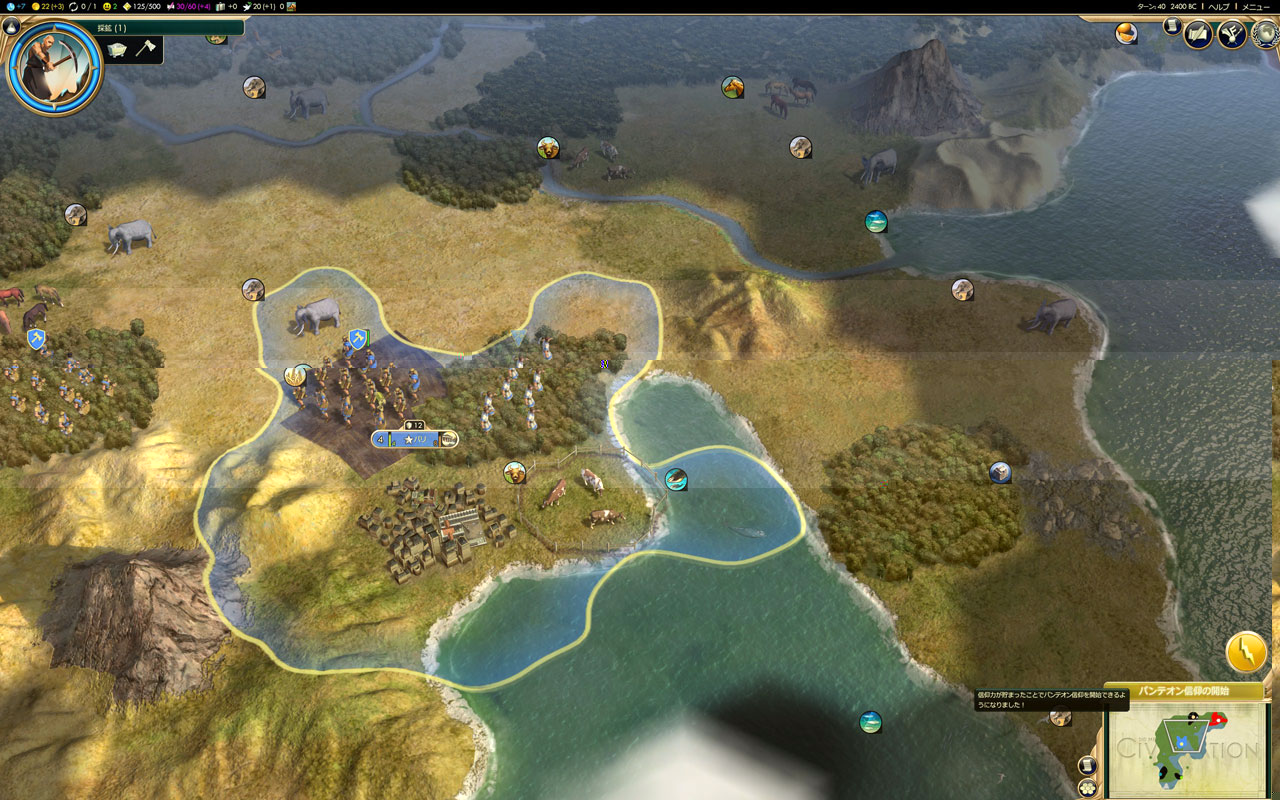Open the diplomacy overview globe icon
Viewport: 1280px width, 800px height.
click(x=1263, y=35)
